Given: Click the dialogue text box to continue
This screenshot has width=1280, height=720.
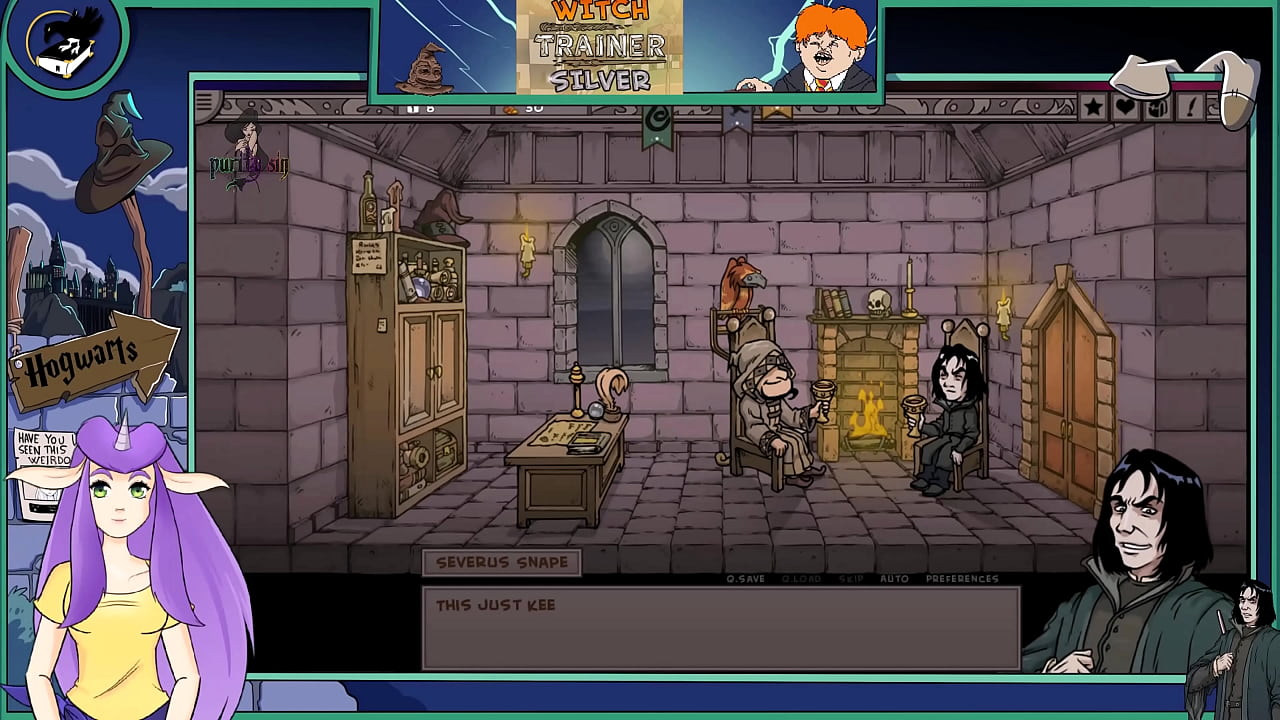Looking at the screenshot, I should coord(722,625).
